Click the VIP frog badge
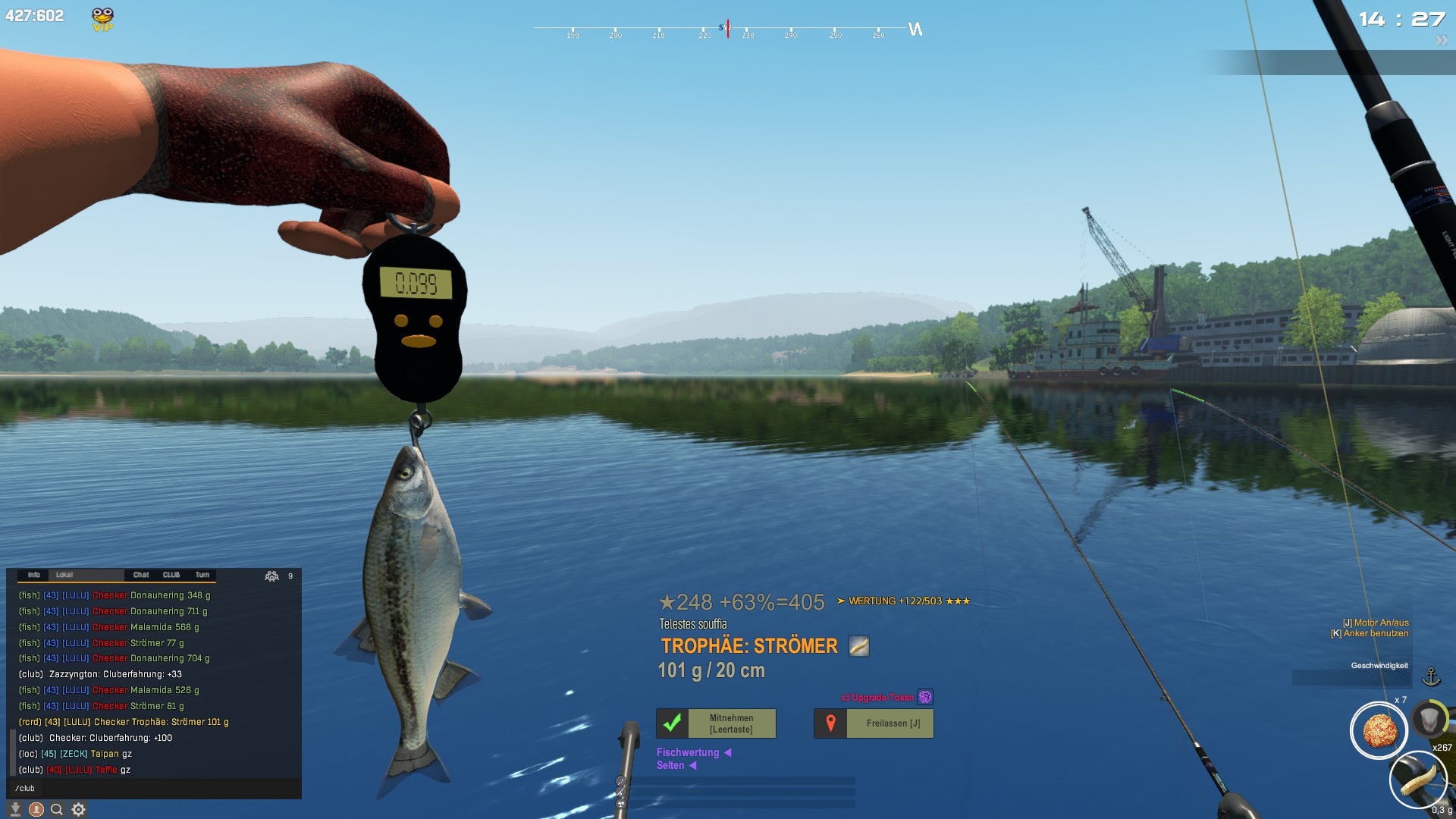The image size is (1456, 819). pos(102,19)
